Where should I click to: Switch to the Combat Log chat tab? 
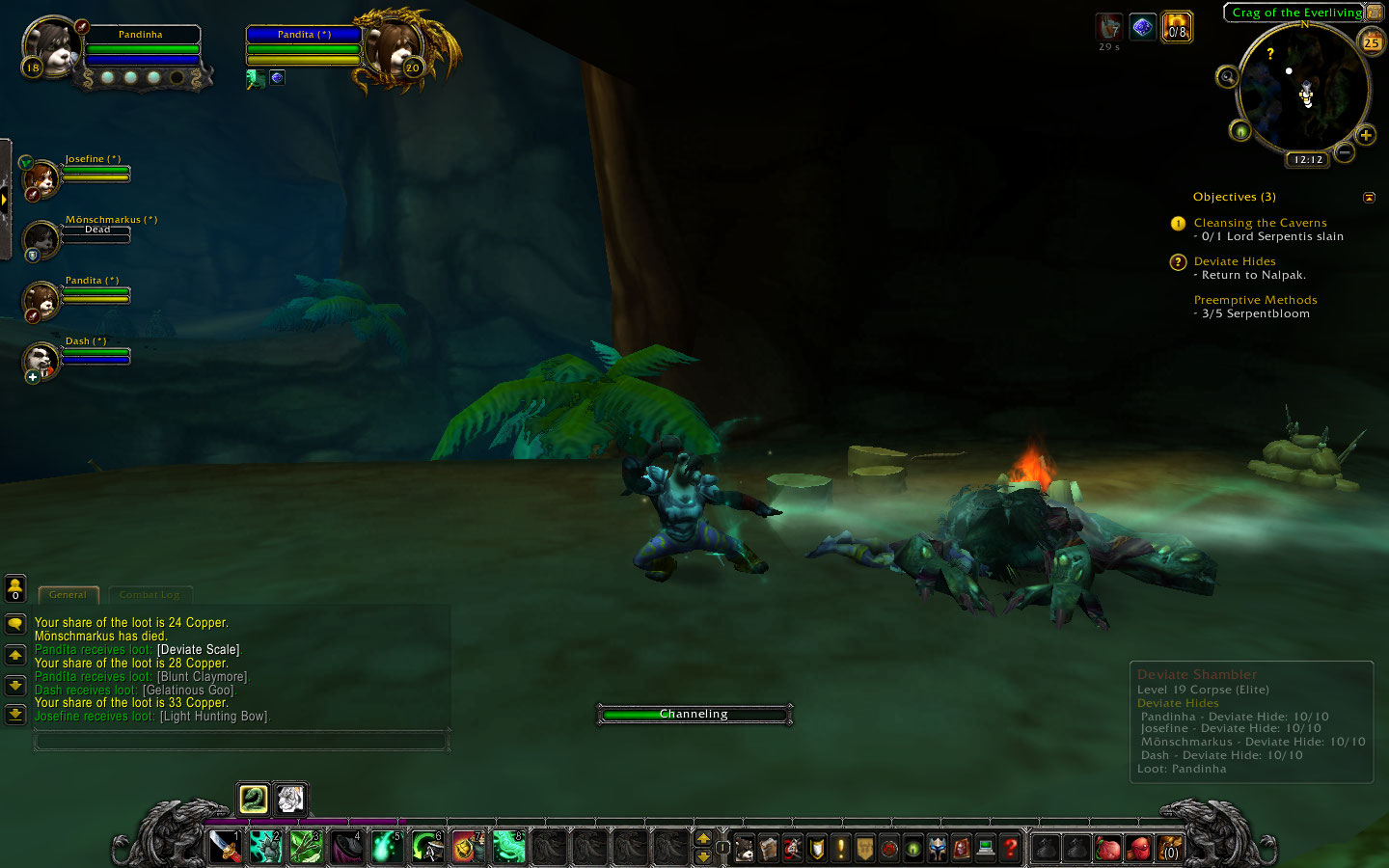(x=150, y=595)
